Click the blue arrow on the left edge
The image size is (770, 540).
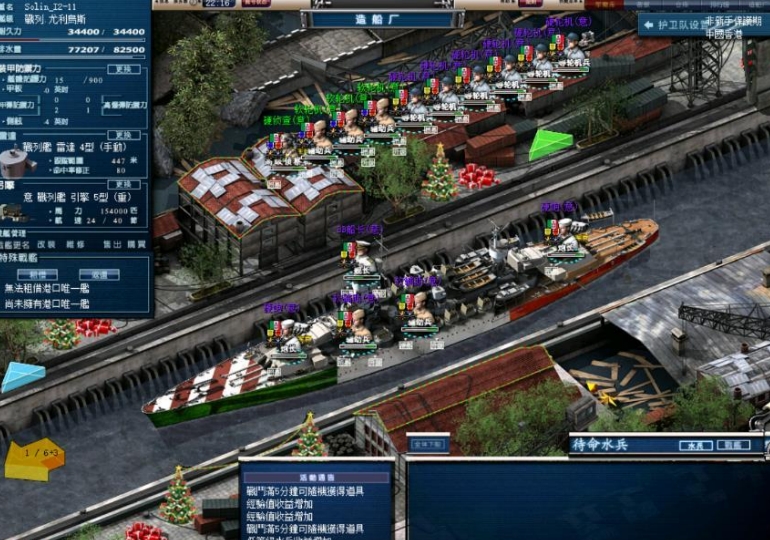coord(22,377)
